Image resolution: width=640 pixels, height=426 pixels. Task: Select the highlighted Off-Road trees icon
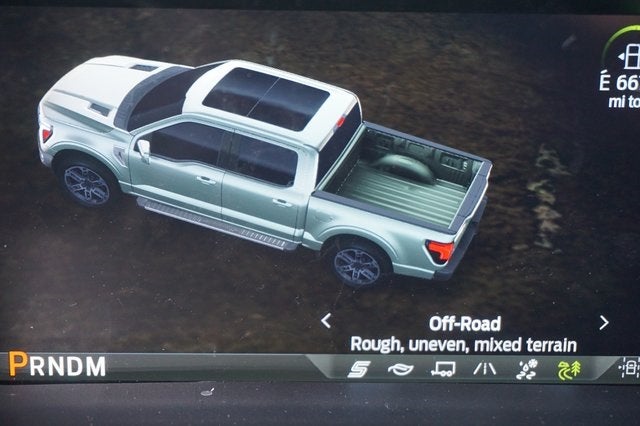(567, 369)
